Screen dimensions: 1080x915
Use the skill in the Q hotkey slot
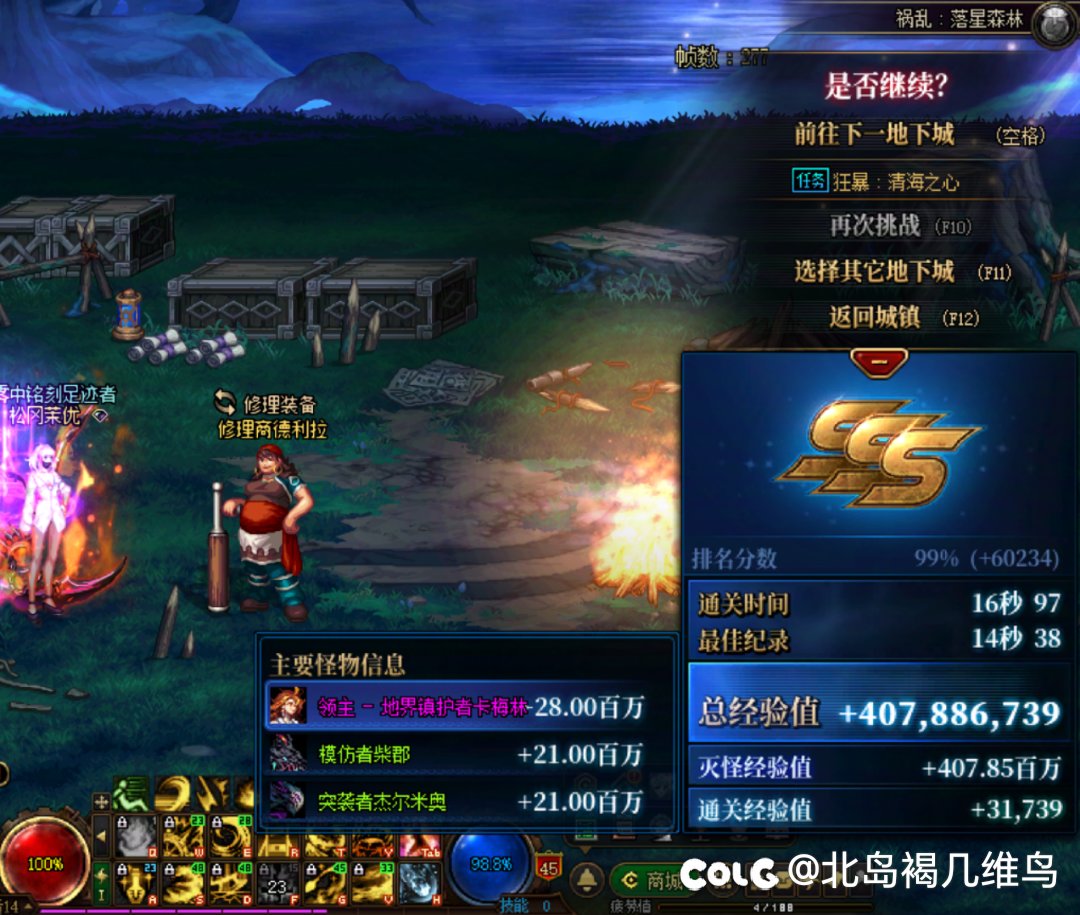coord(136,836)
